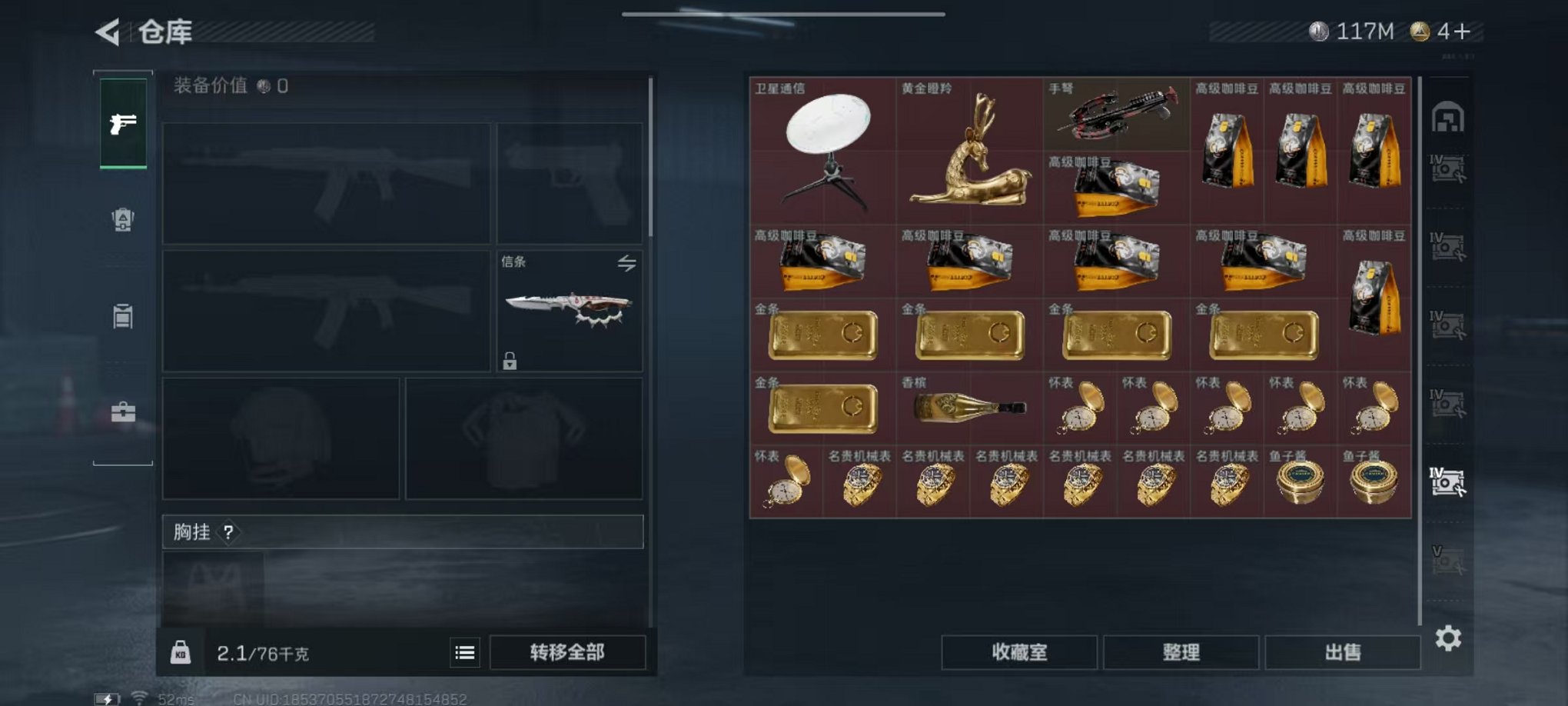Click the question mark beside 胸挂

pyautogui.click(x=229, y=533)
